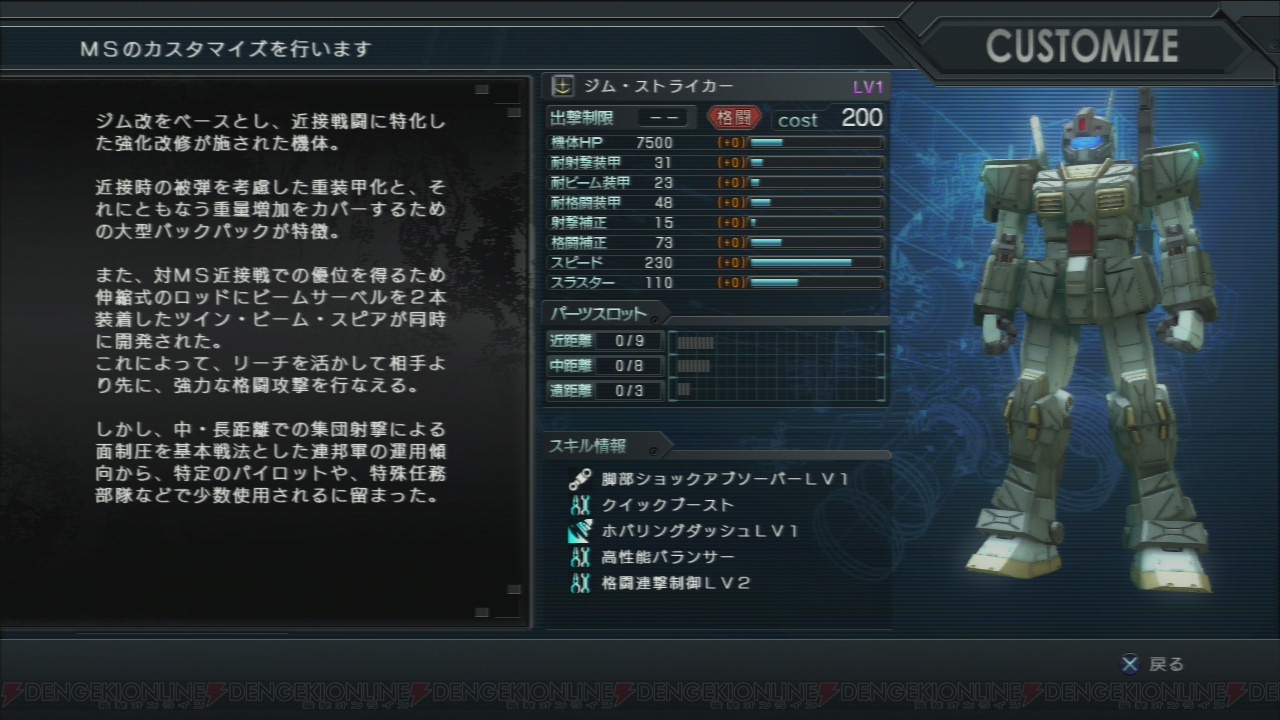Select the クイックブースト skill entry
The width and height of the screenshot is (1280, 720).
(667, 505)
